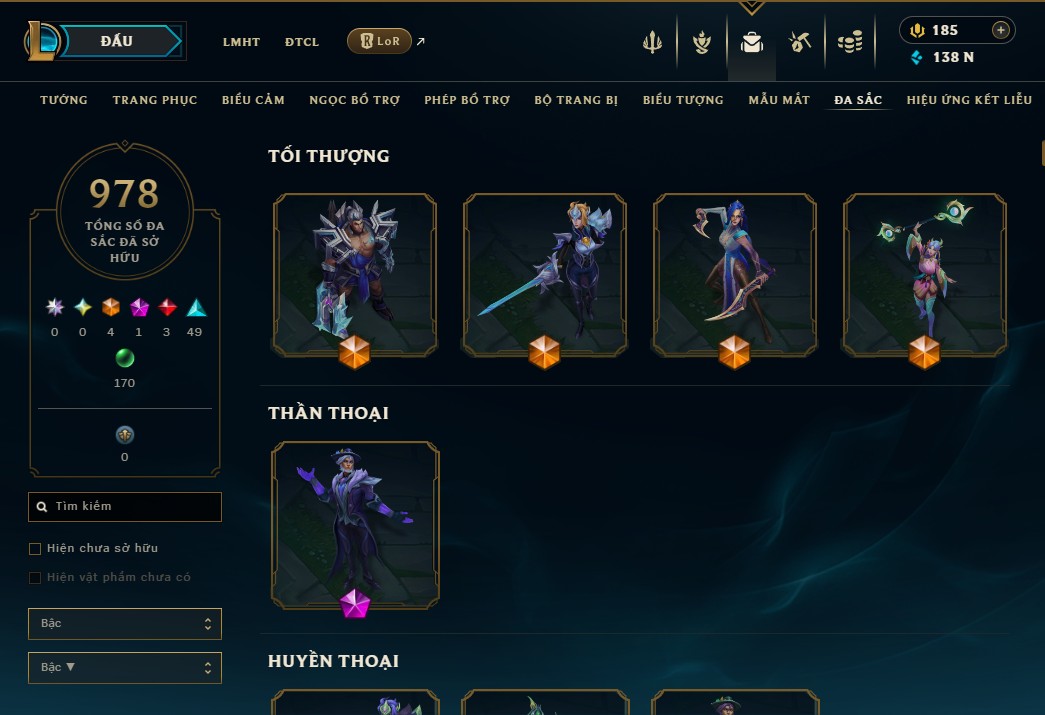
Task: Open the collection backpack icon
Action: pyautogui.click(x=751, y=43)
